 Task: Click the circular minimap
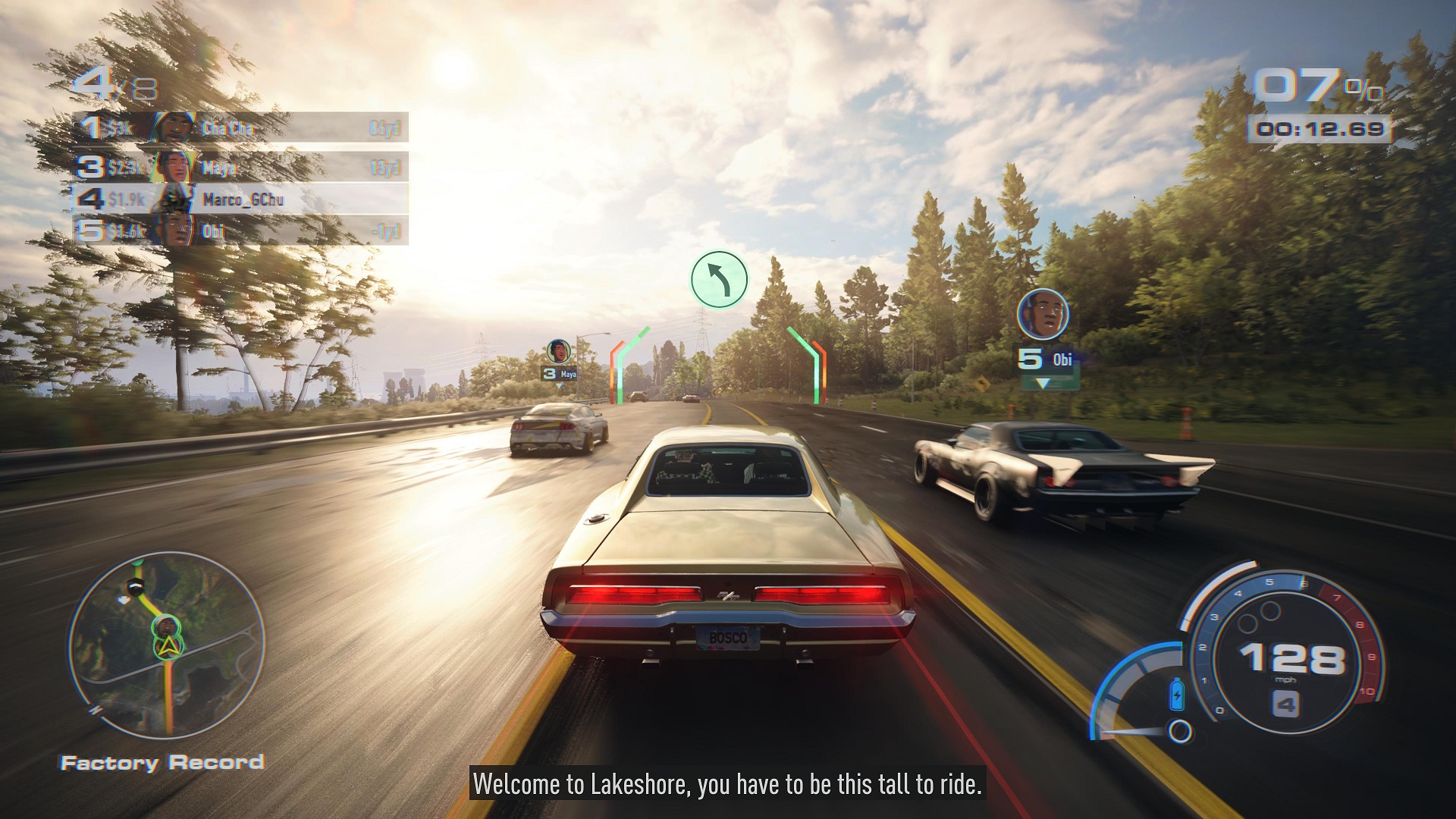pos(167,645)
